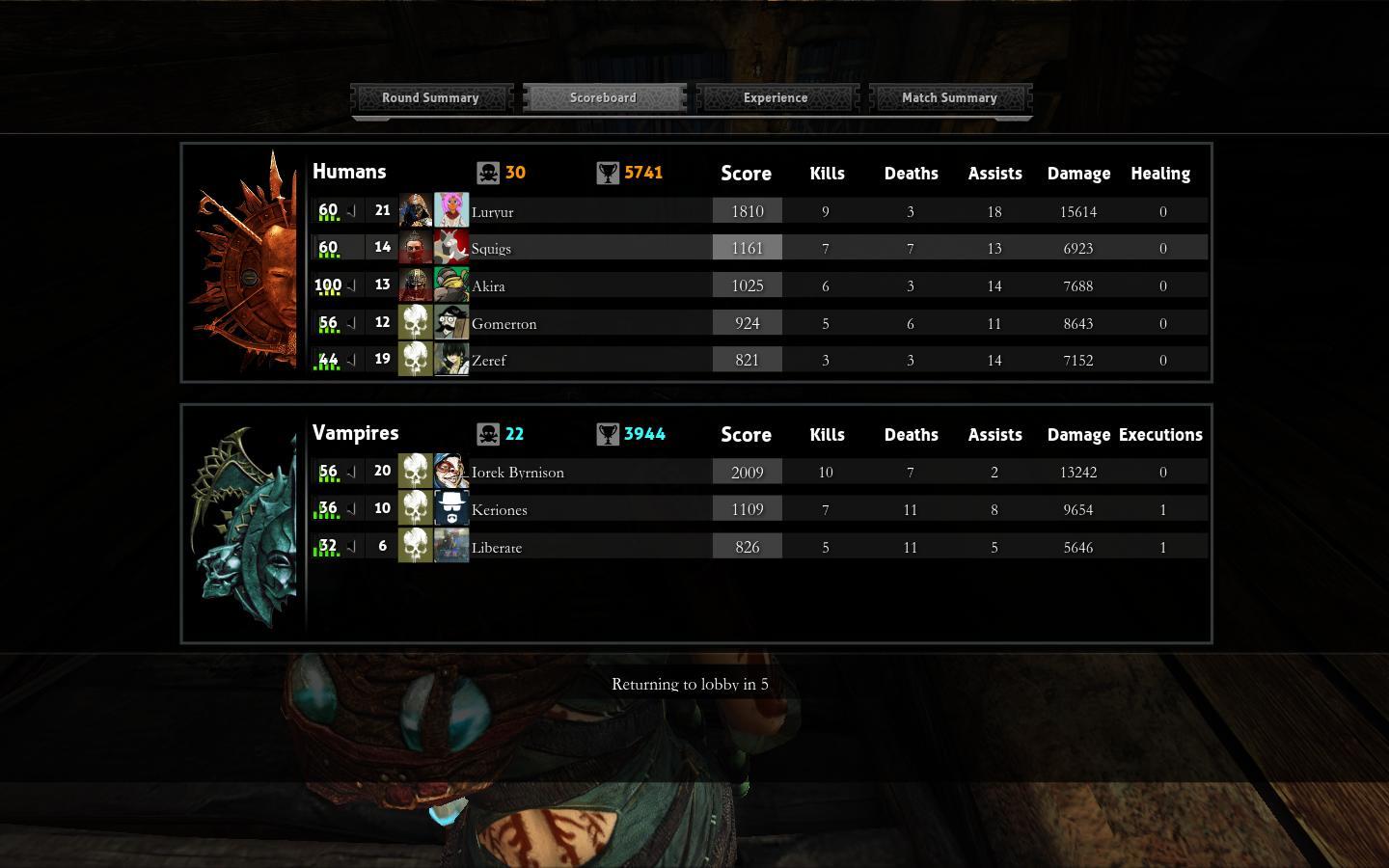Click Iorek Byrnison's skull class icon
The width and height of the screenshot is (1389, 868).
coord(416,472)
